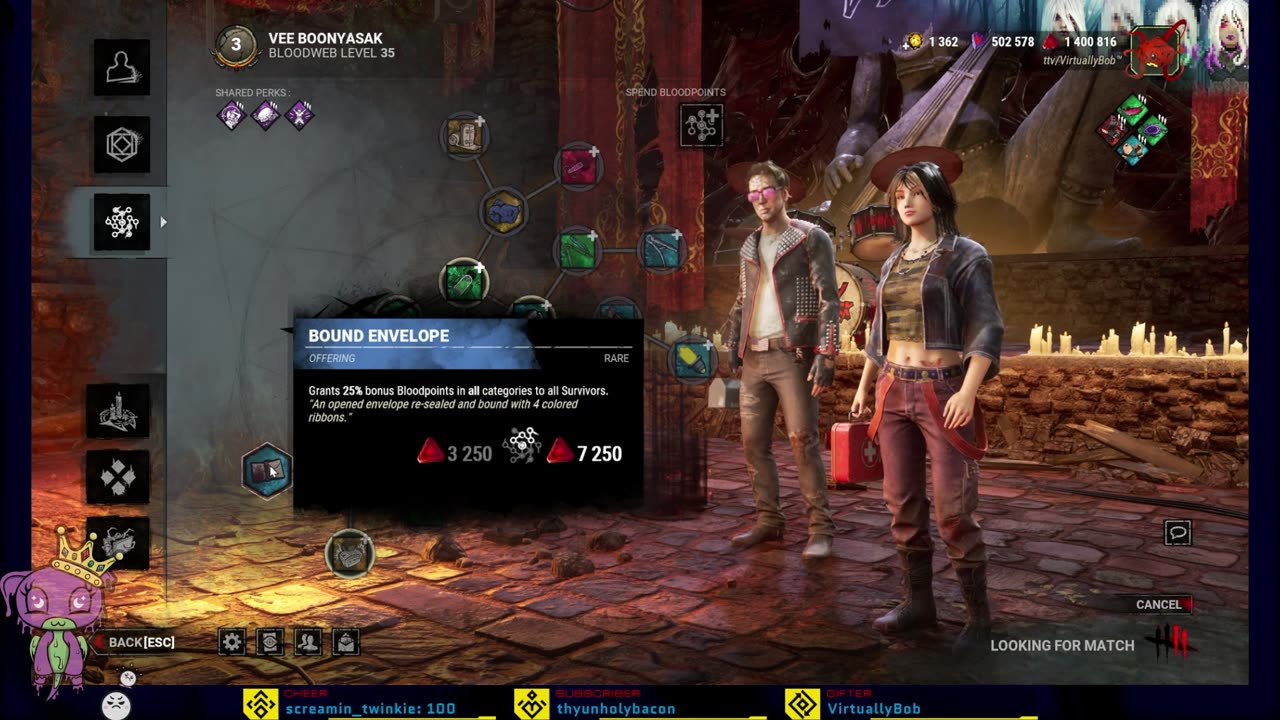Select the pink add-on Bloodweb node
1280x720 pixels.
pyautogui.click(x=578, y=167)
